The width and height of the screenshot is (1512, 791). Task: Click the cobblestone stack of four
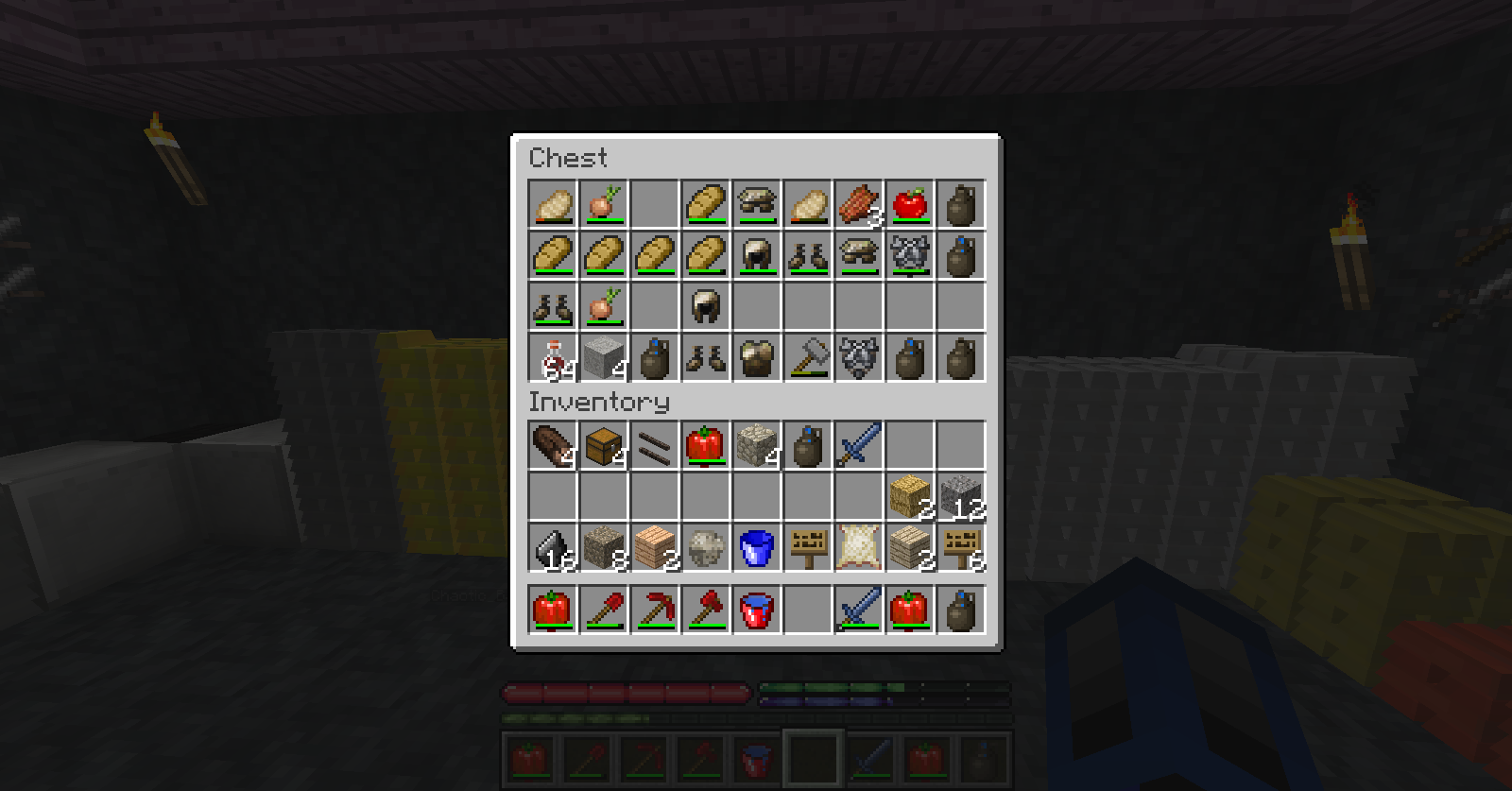point(756,445)
